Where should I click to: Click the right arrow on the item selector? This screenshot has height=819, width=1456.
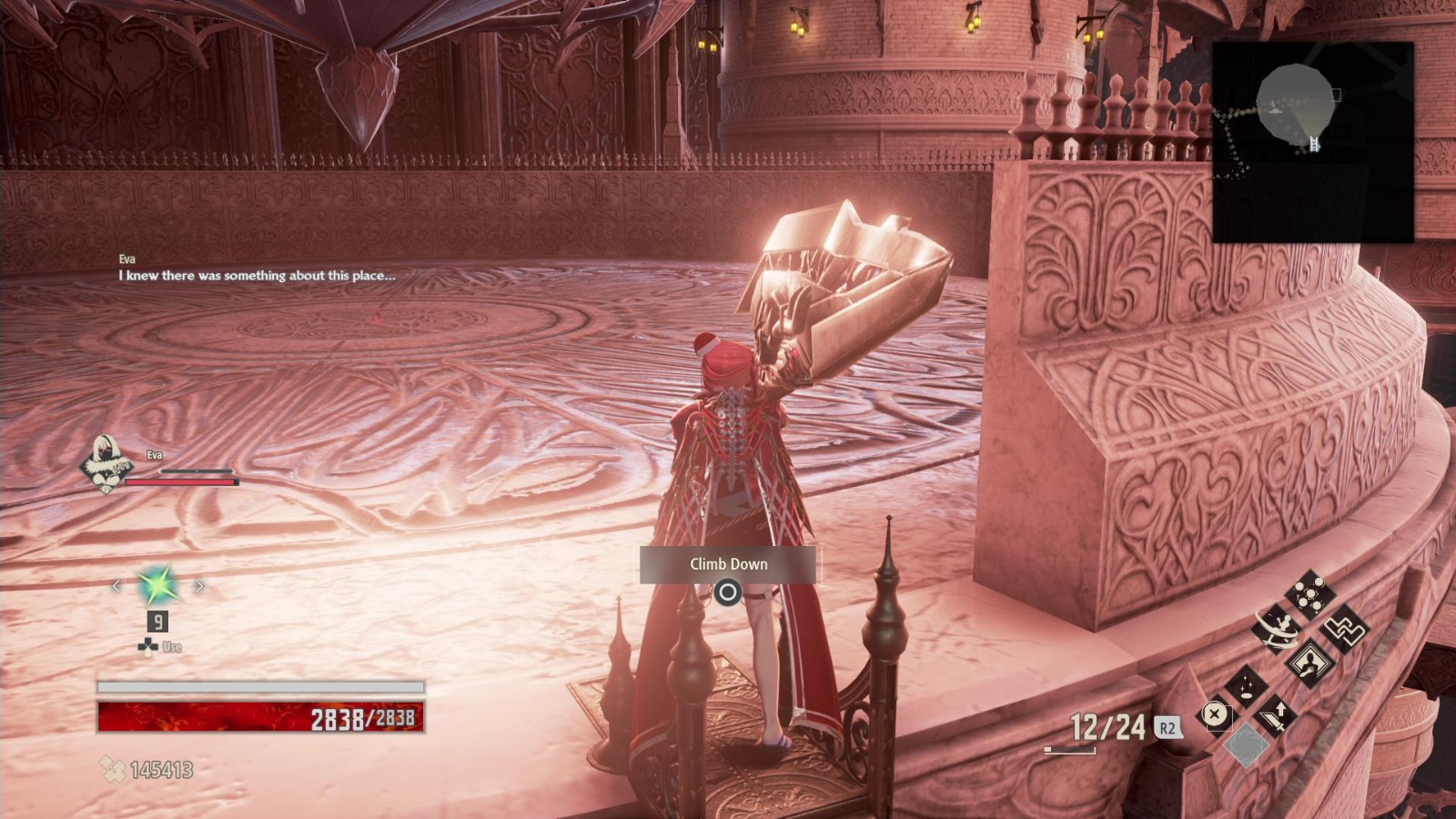(x=199, y=586)
